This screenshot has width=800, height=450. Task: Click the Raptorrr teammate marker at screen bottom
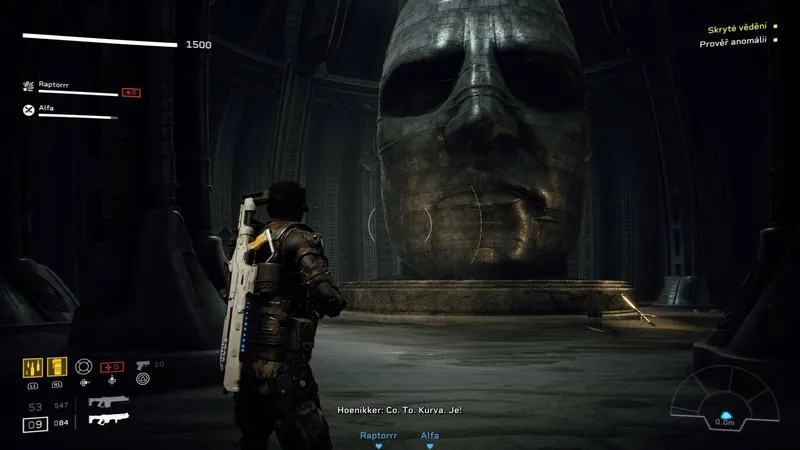[x=378, y=437]
